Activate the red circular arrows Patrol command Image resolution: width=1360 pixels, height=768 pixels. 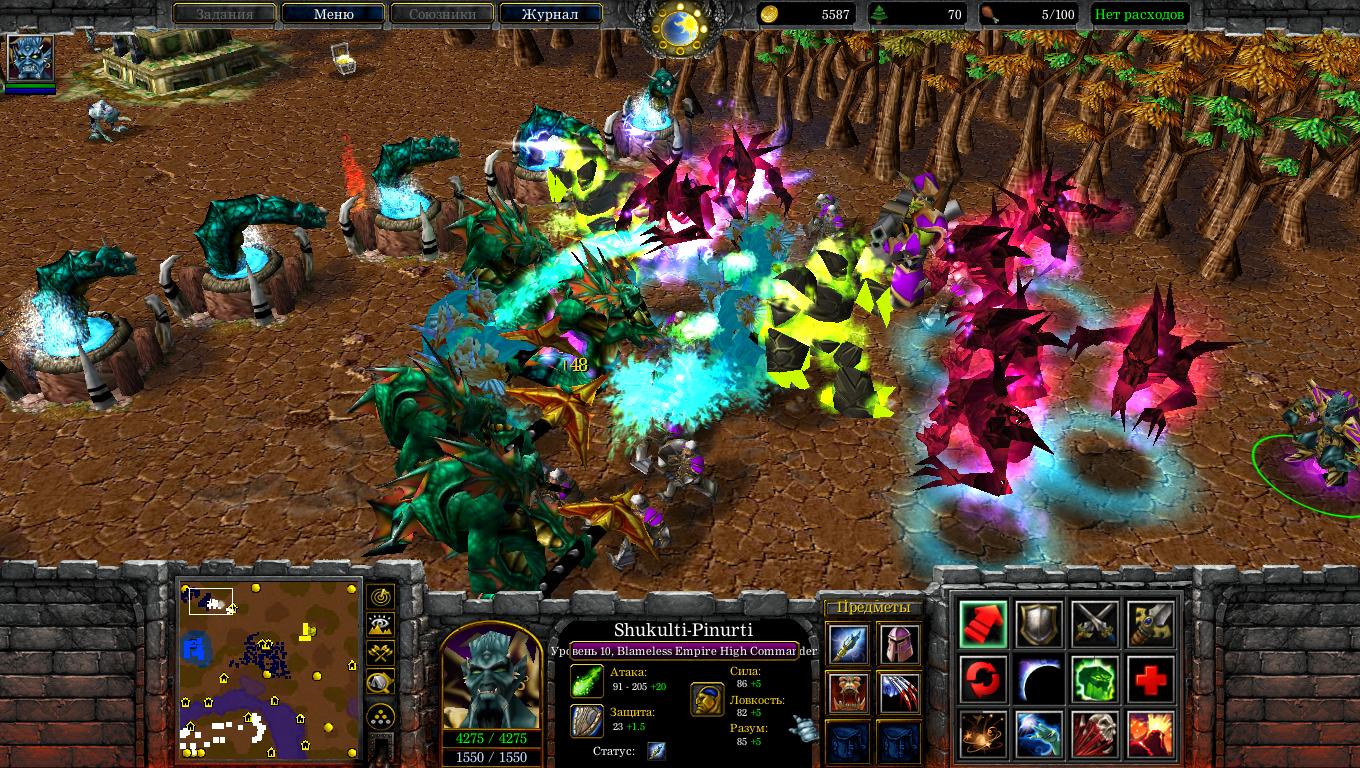(983, 679)
